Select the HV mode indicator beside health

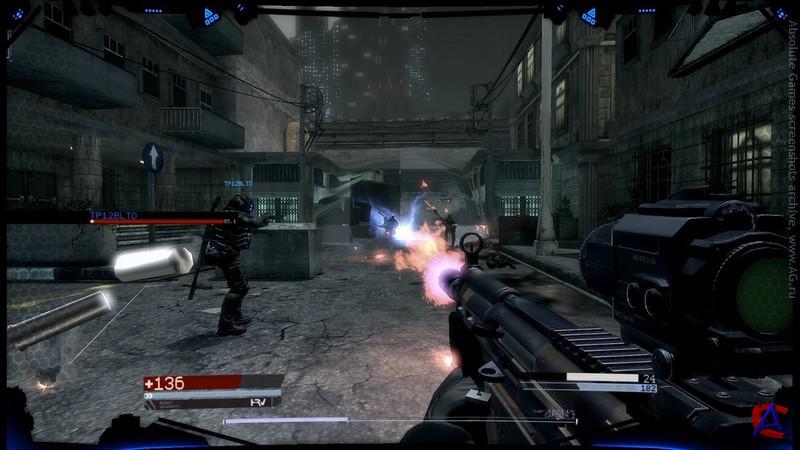pos(257,401)
